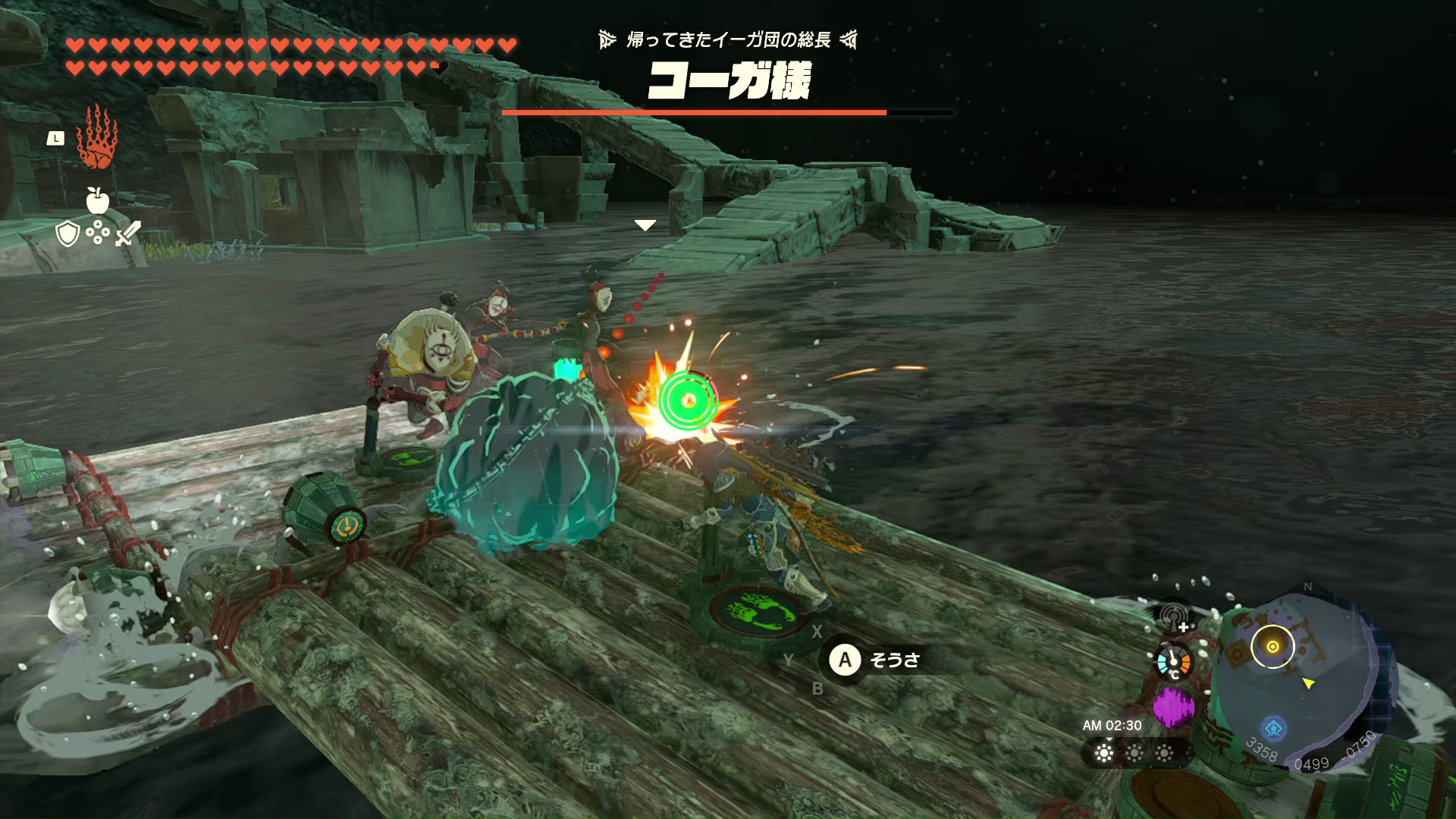This screenshot has height=819, width=1456.
Task: Click the blue shrine marker on minimap
Action: (x=1274, y=728)
